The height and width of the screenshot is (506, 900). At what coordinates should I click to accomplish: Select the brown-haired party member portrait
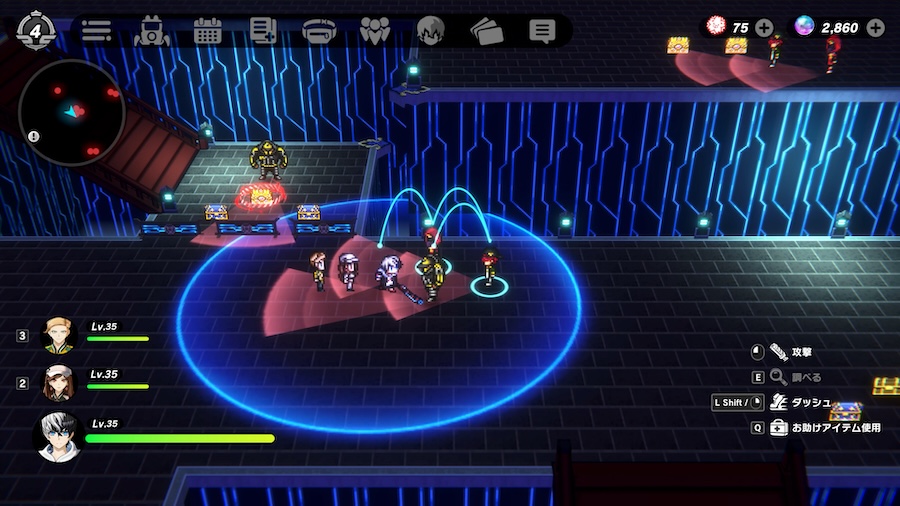click(59, 382)
